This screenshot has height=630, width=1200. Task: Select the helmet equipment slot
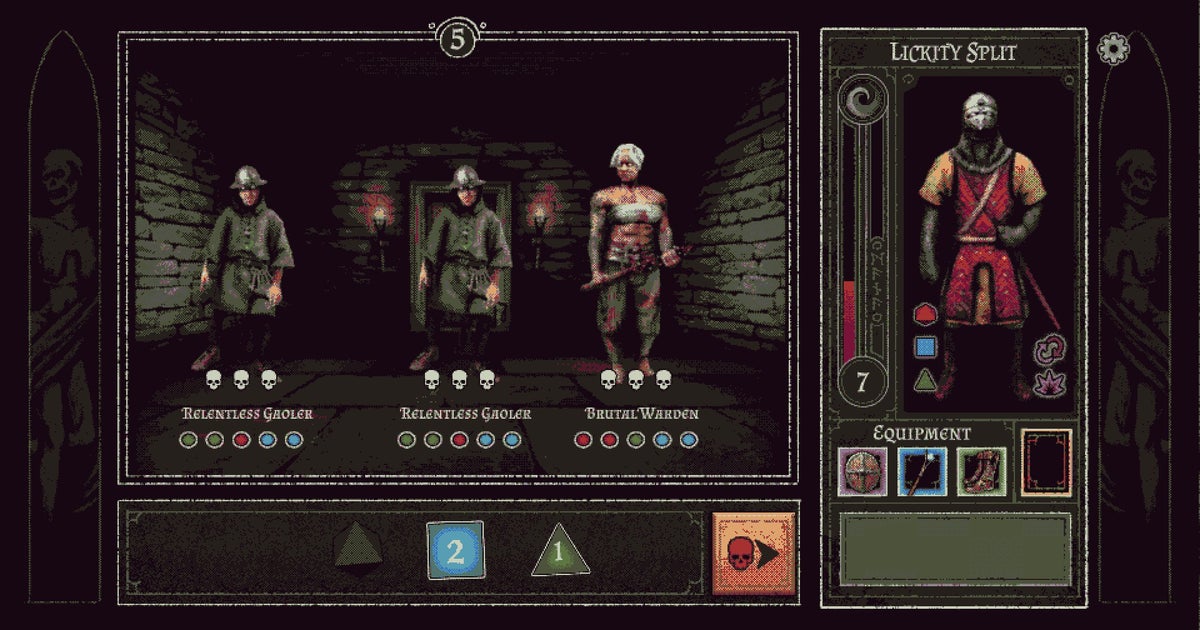tap(861, 470)
